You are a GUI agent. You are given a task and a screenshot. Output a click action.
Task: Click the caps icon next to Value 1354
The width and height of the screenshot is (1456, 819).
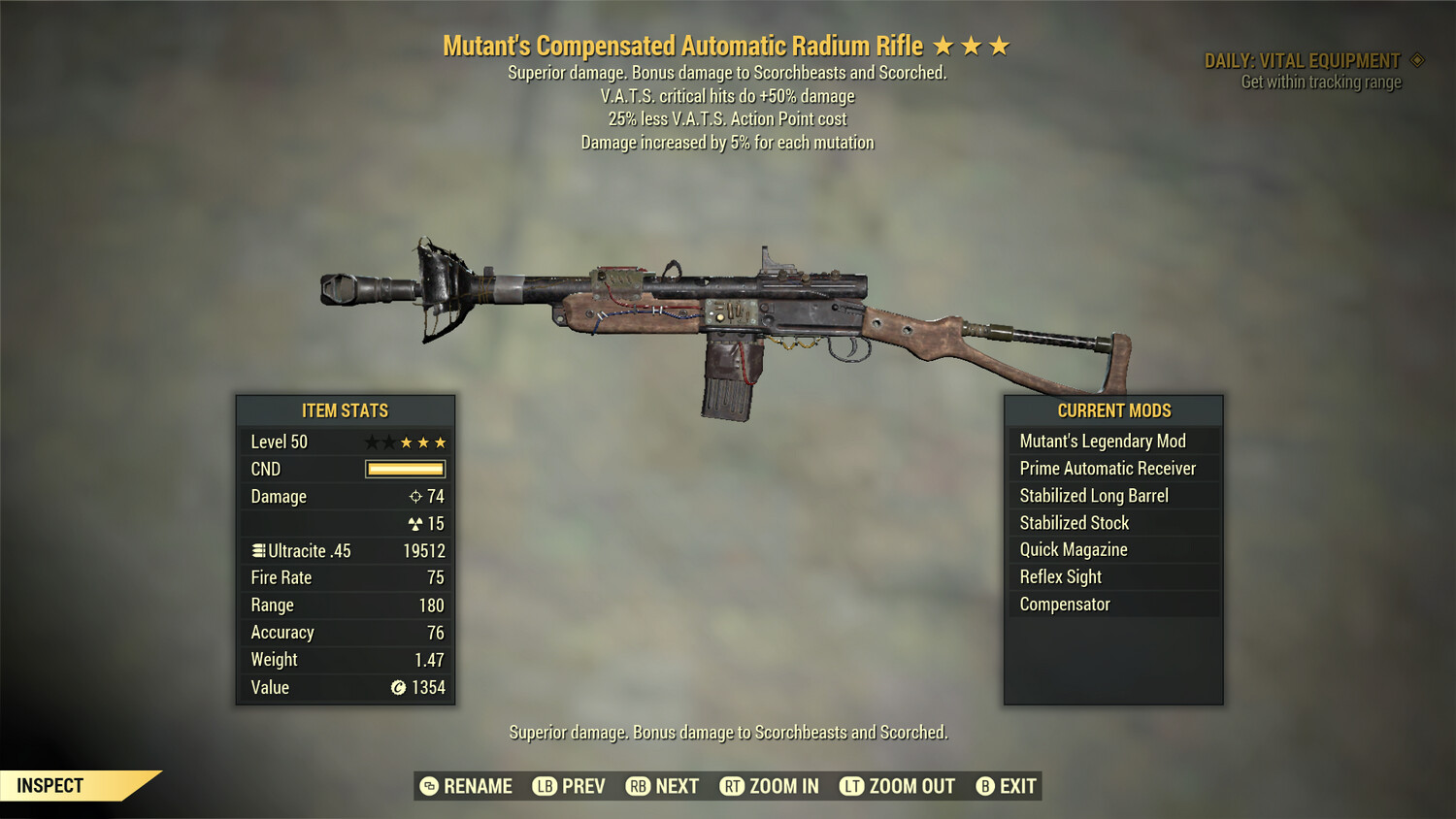(398, 688)
